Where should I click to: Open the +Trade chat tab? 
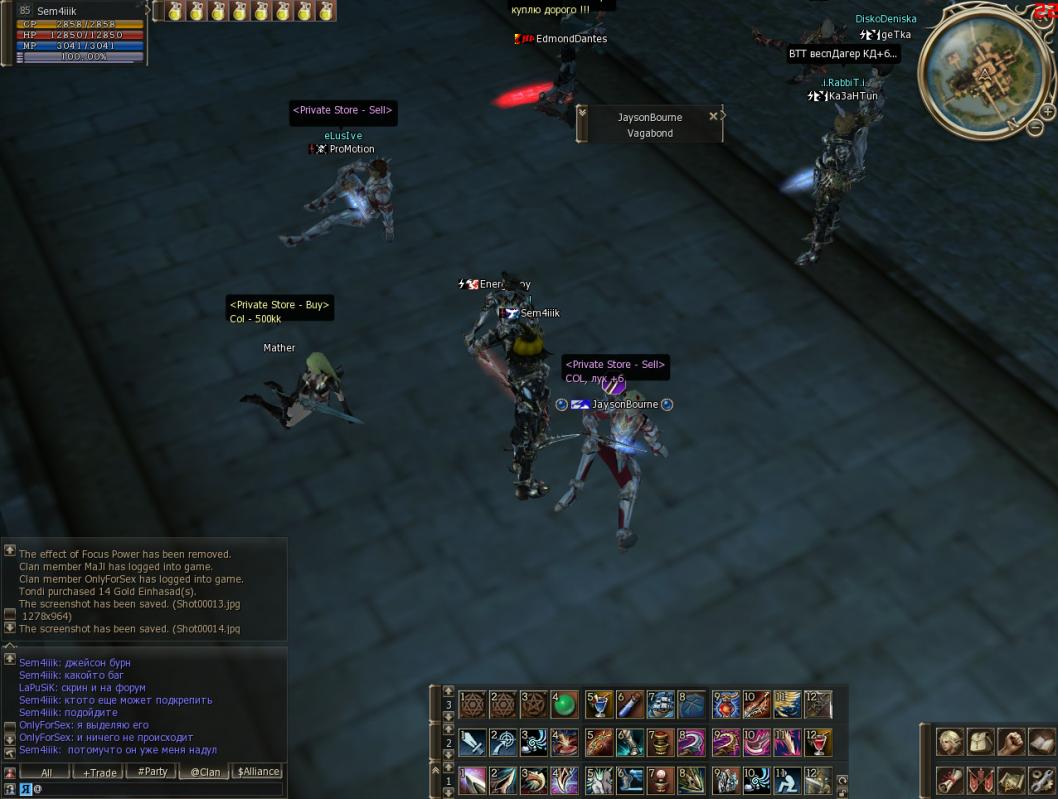(100, 772)
